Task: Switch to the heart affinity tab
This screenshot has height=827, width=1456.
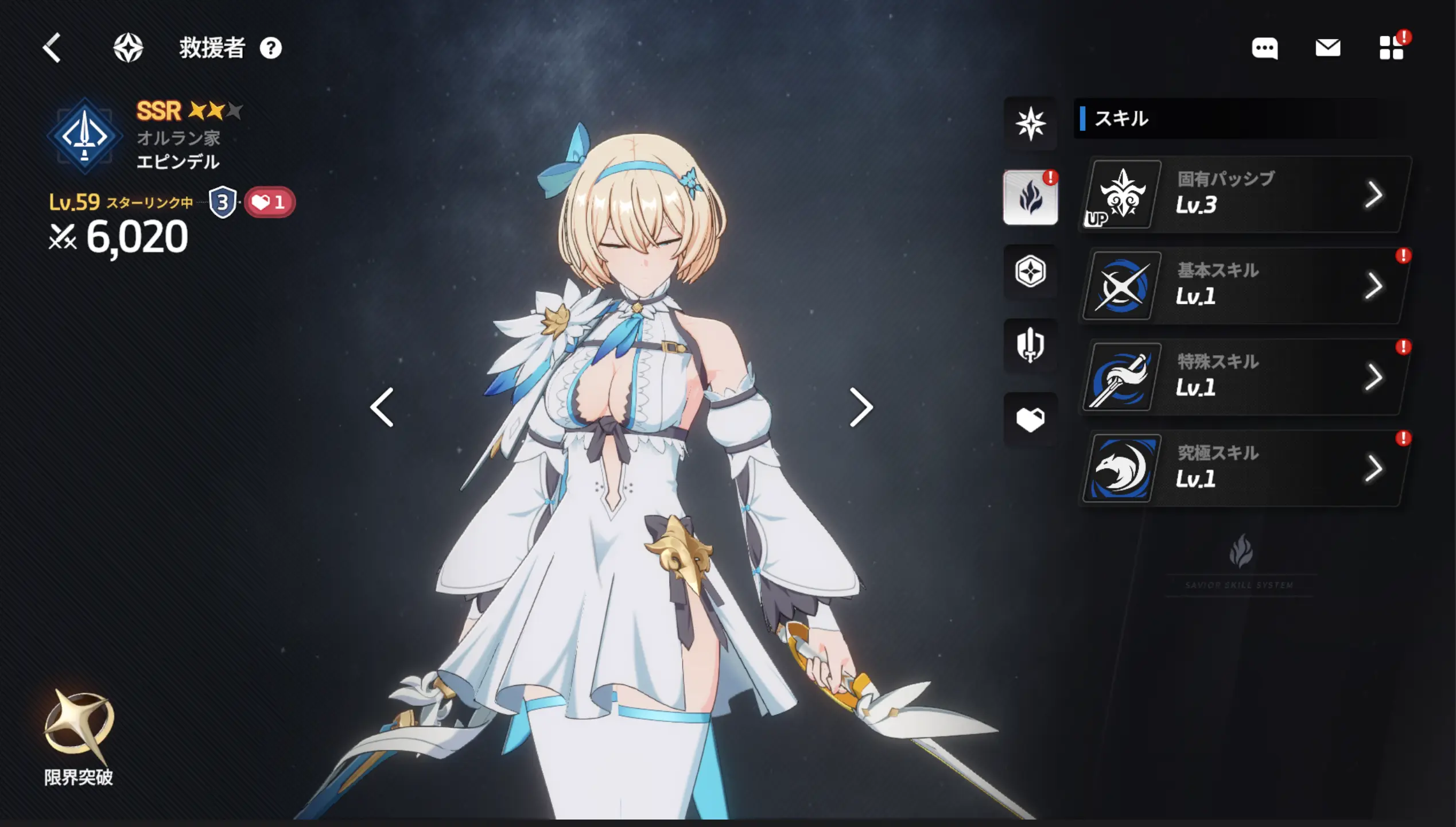Action: click(x=1030, y=420)
